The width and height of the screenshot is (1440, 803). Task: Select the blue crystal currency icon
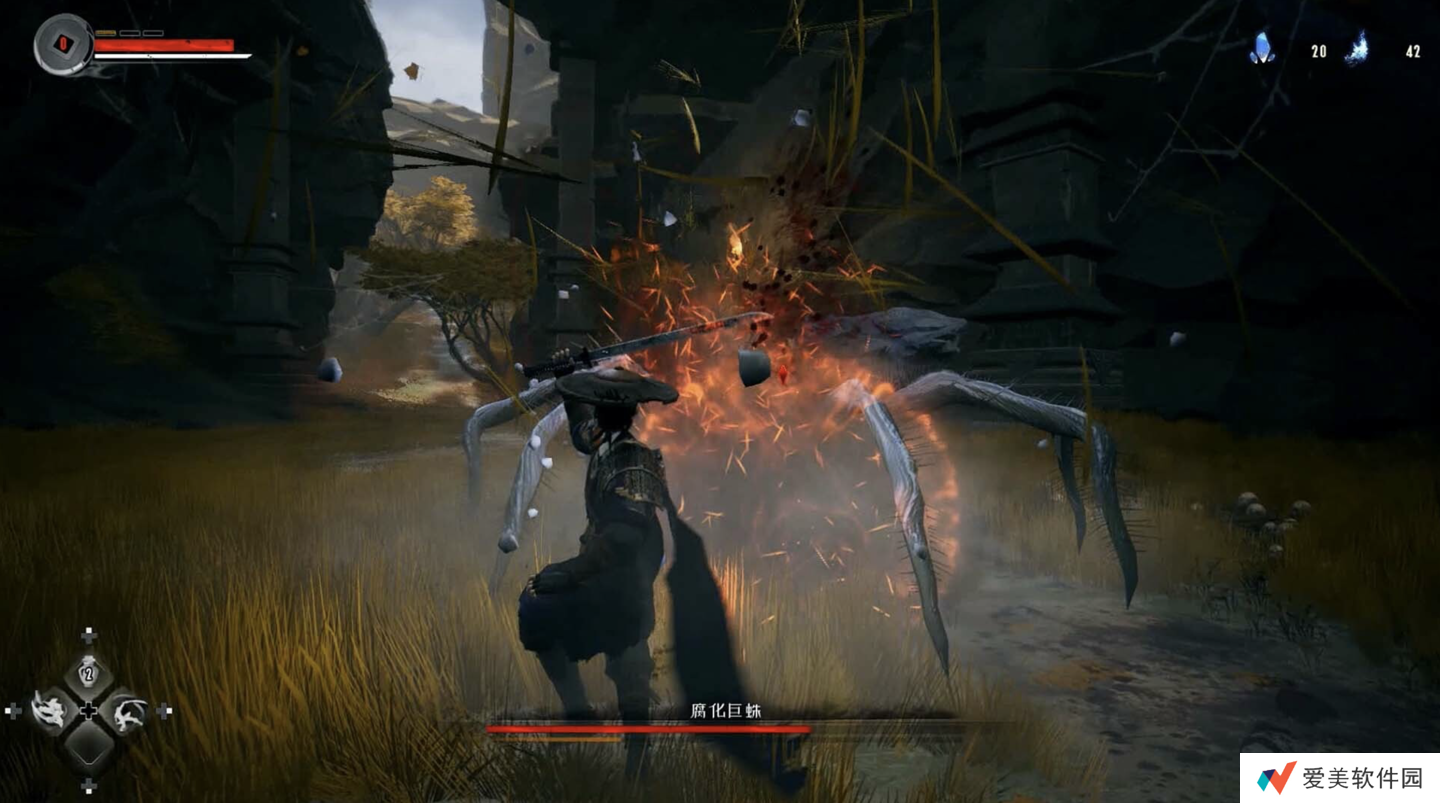click(x=1263, y=48)
